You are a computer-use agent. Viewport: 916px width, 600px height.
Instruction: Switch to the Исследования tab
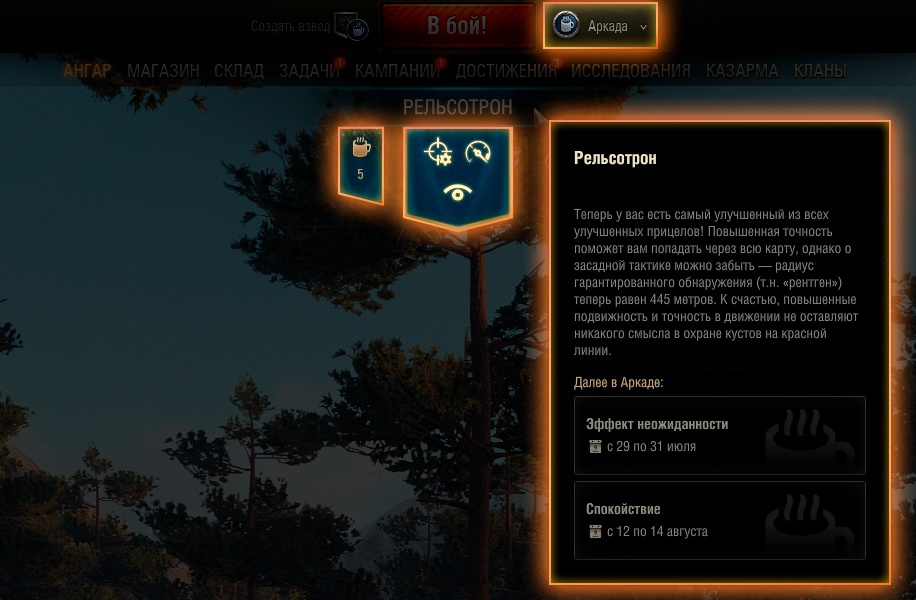[630, 71]
